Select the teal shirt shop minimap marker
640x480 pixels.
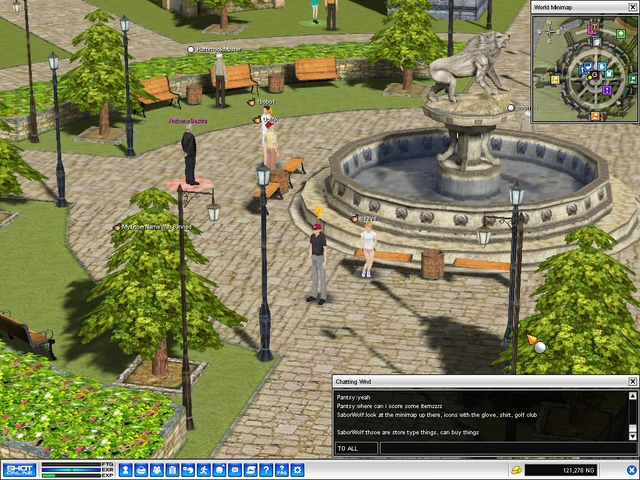click(x=609, y=73)
